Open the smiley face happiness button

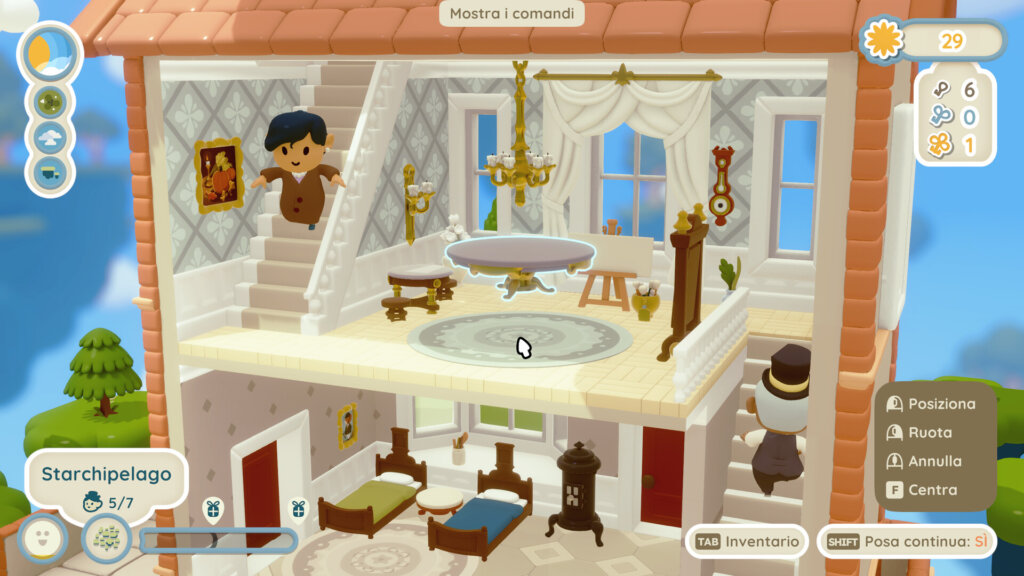pos(41,538)
